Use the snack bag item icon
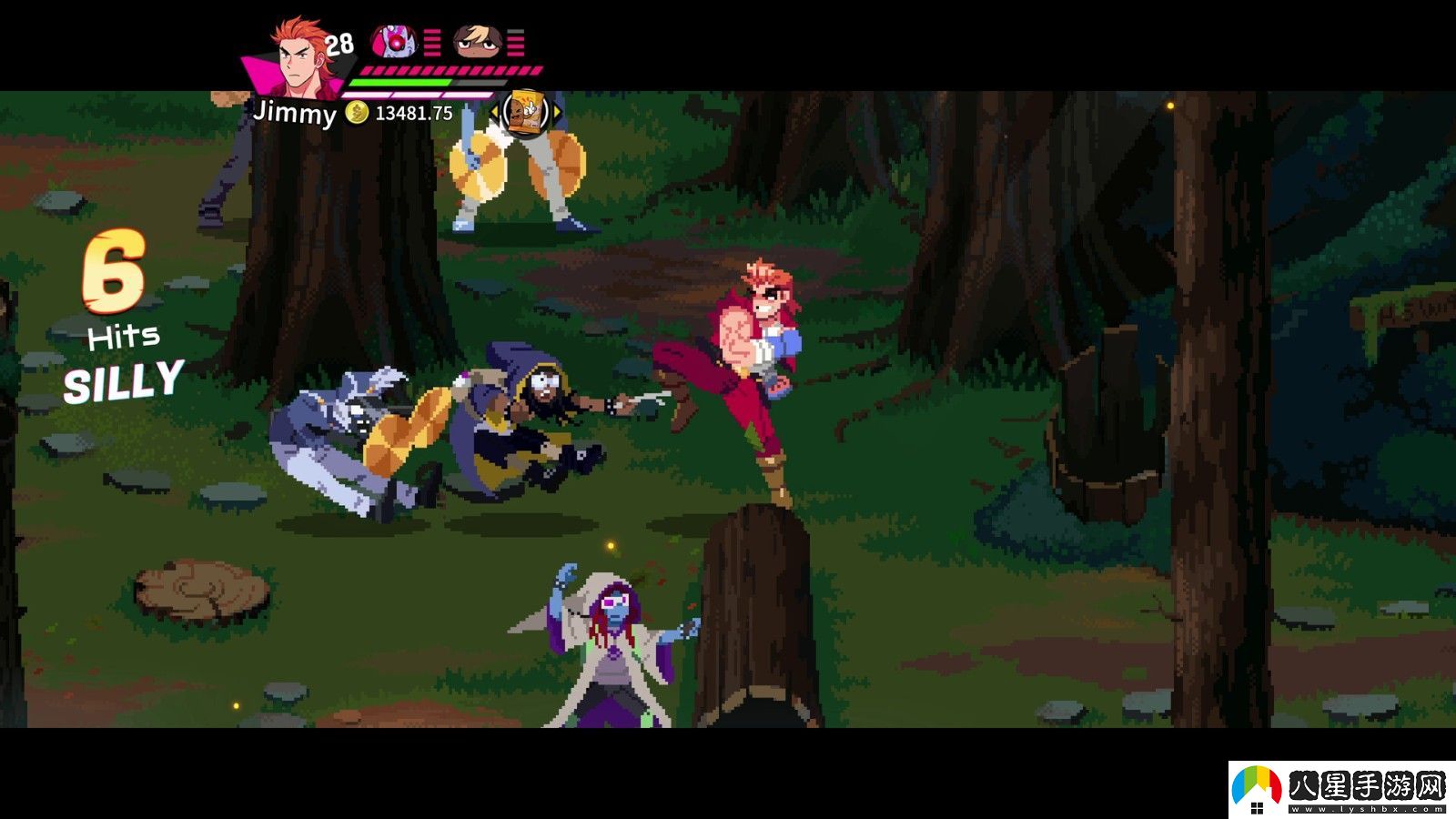 click(525, 112)
